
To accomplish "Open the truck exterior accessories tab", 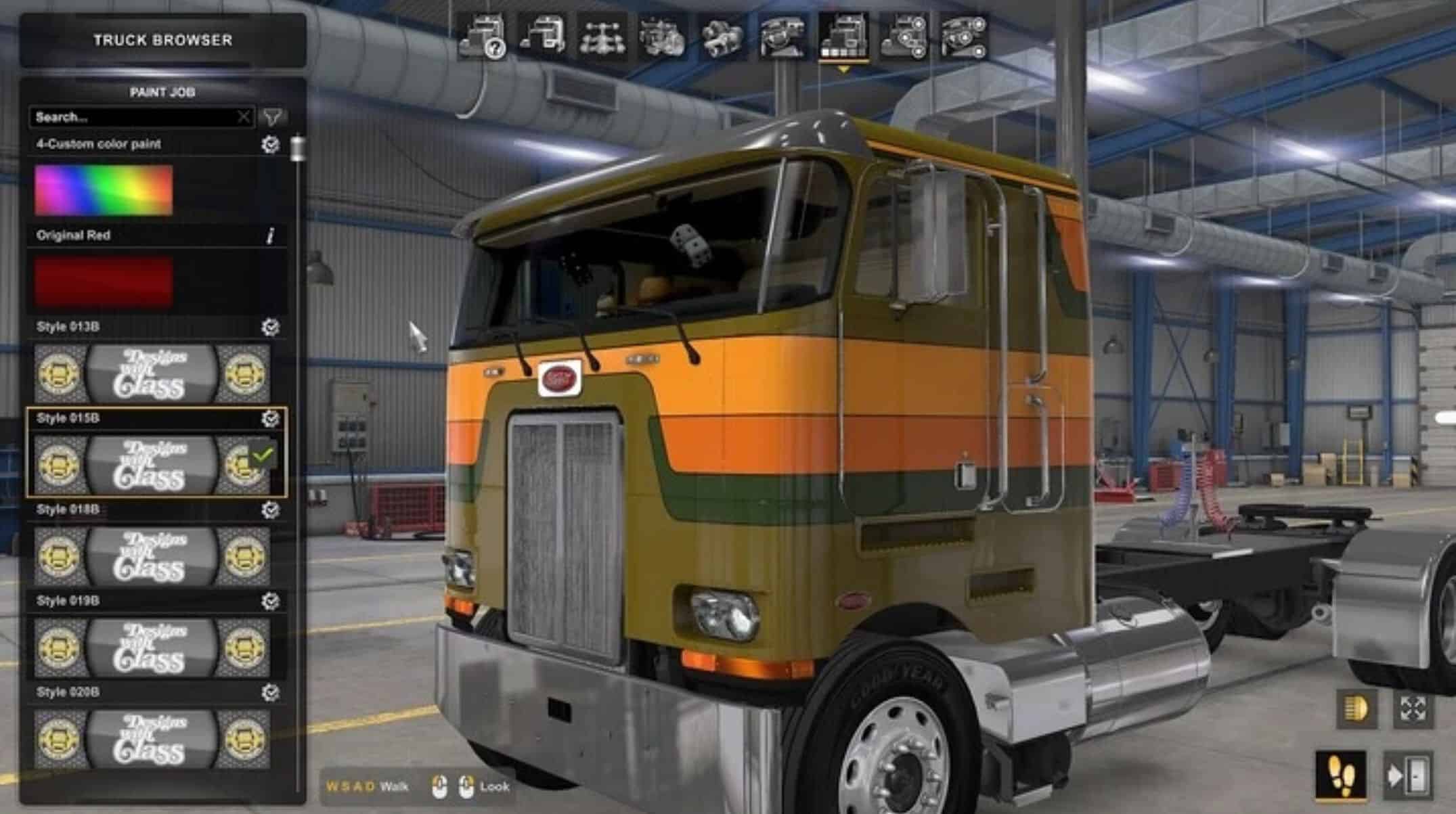I will [x=903, y=36].
